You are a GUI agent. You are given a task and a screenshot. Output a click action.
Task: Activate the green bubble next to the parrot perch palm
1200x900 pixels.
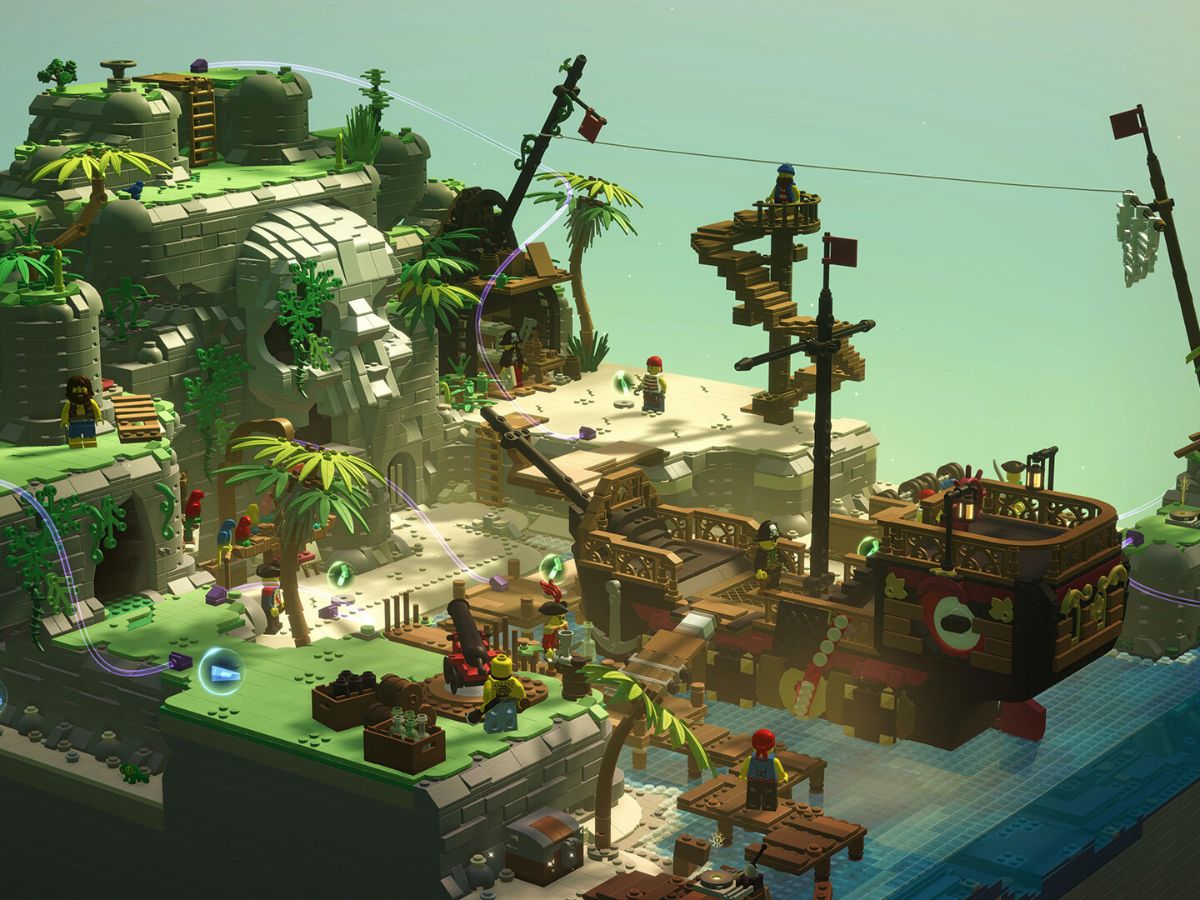[340, 575]
